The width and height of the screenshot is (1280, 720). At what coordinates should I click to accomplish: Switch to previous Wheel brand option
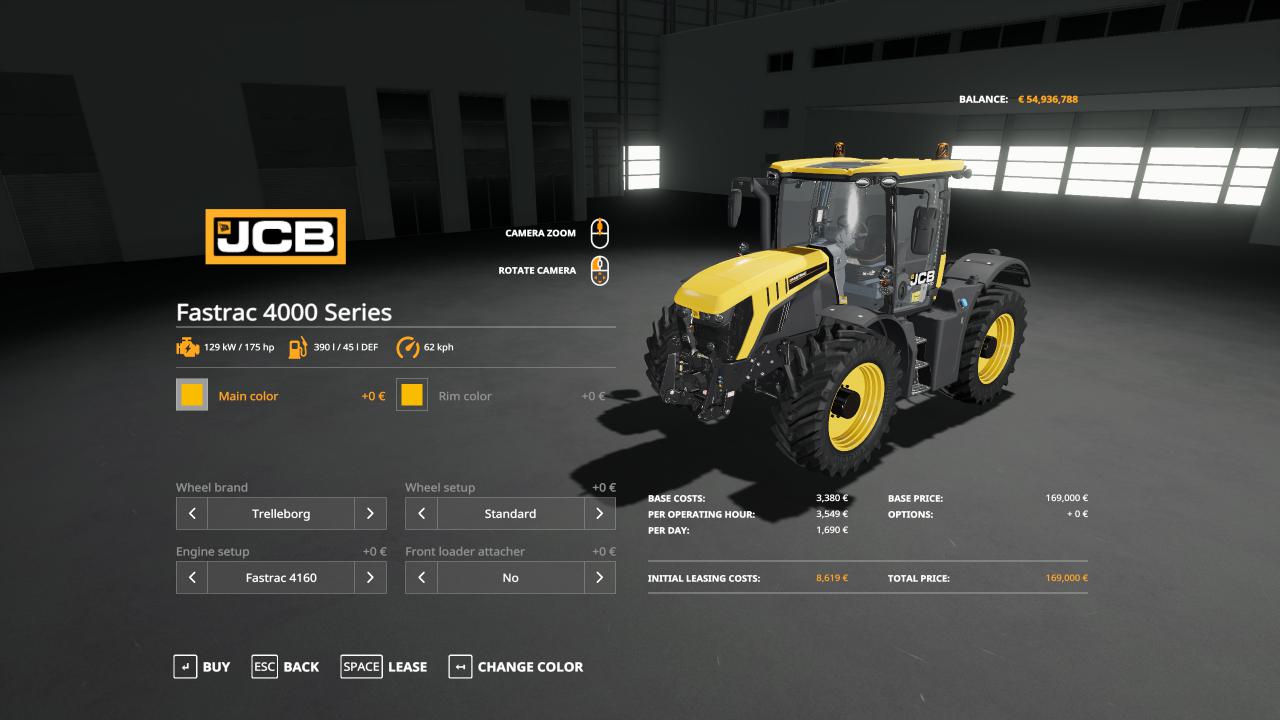pyautogui.click(x=192, y=514)
